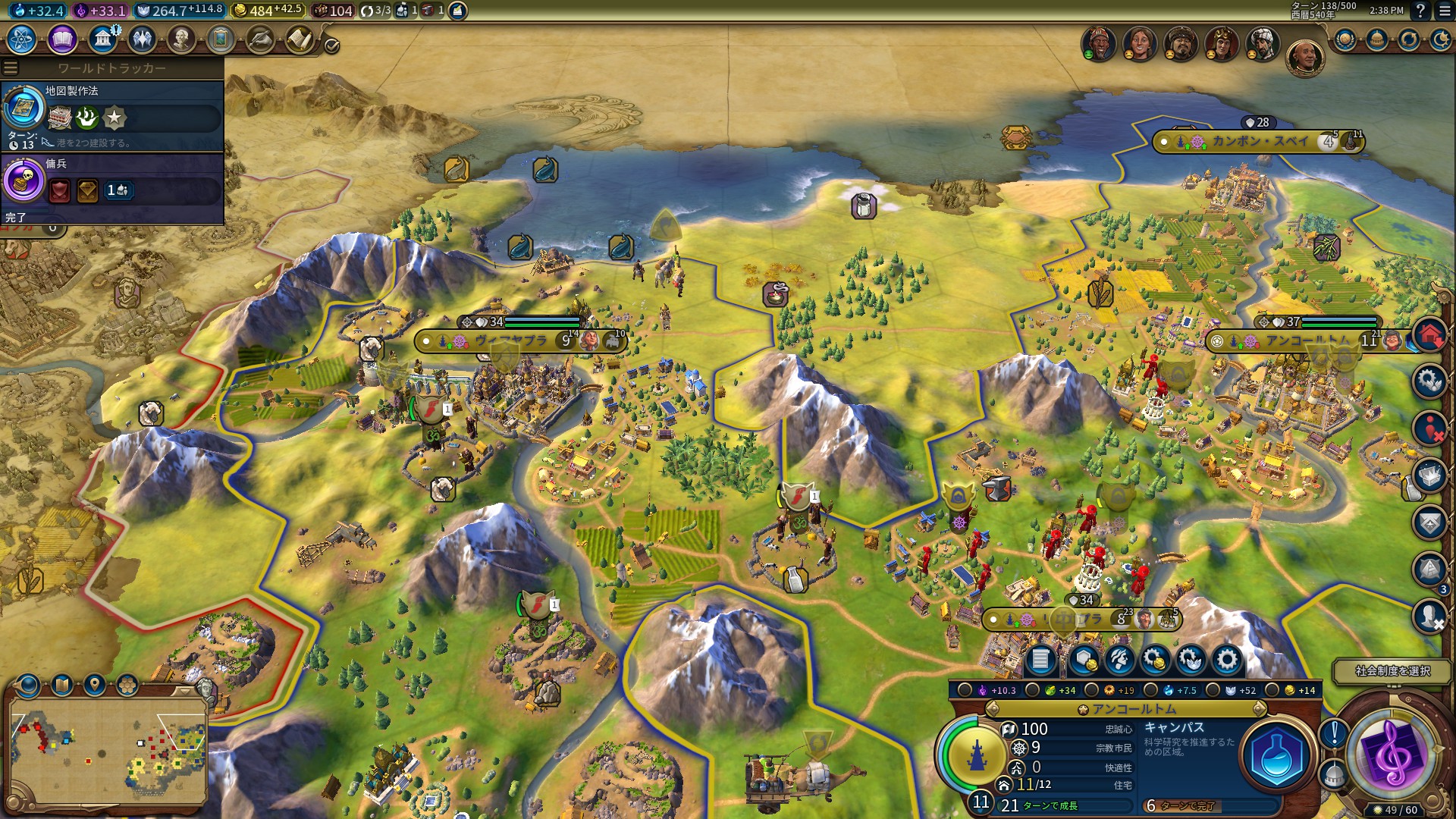Open the era progress crescent-sun button
The image size is (1456, 819).
coord(1439,39)
